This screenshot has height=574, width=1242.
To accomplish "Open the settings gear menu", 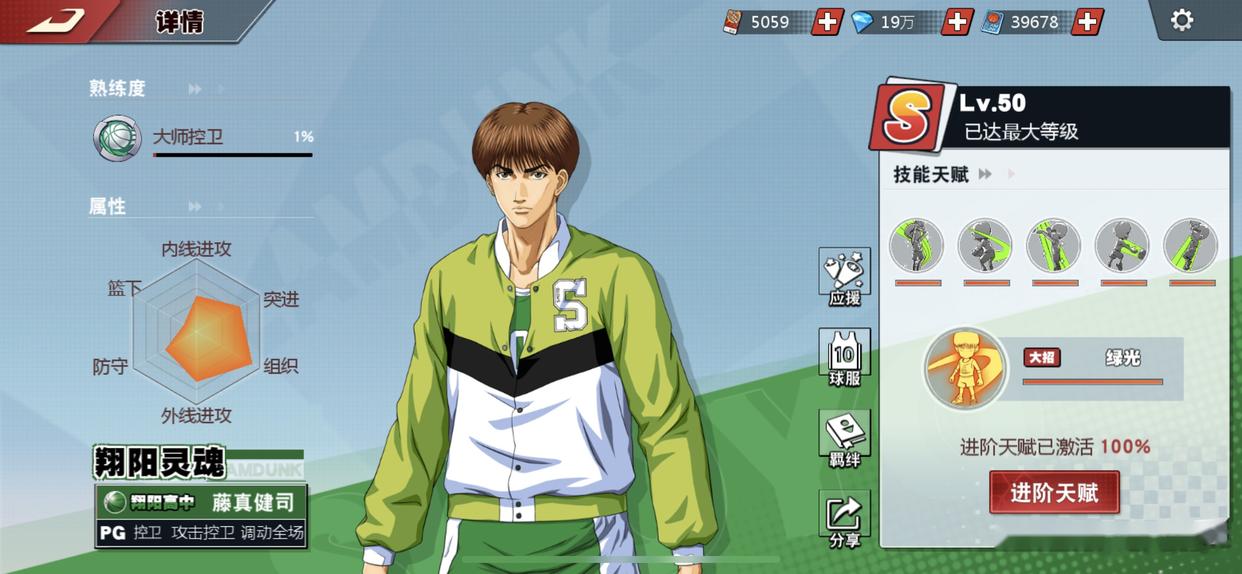I will click(x=1181, y=20).
